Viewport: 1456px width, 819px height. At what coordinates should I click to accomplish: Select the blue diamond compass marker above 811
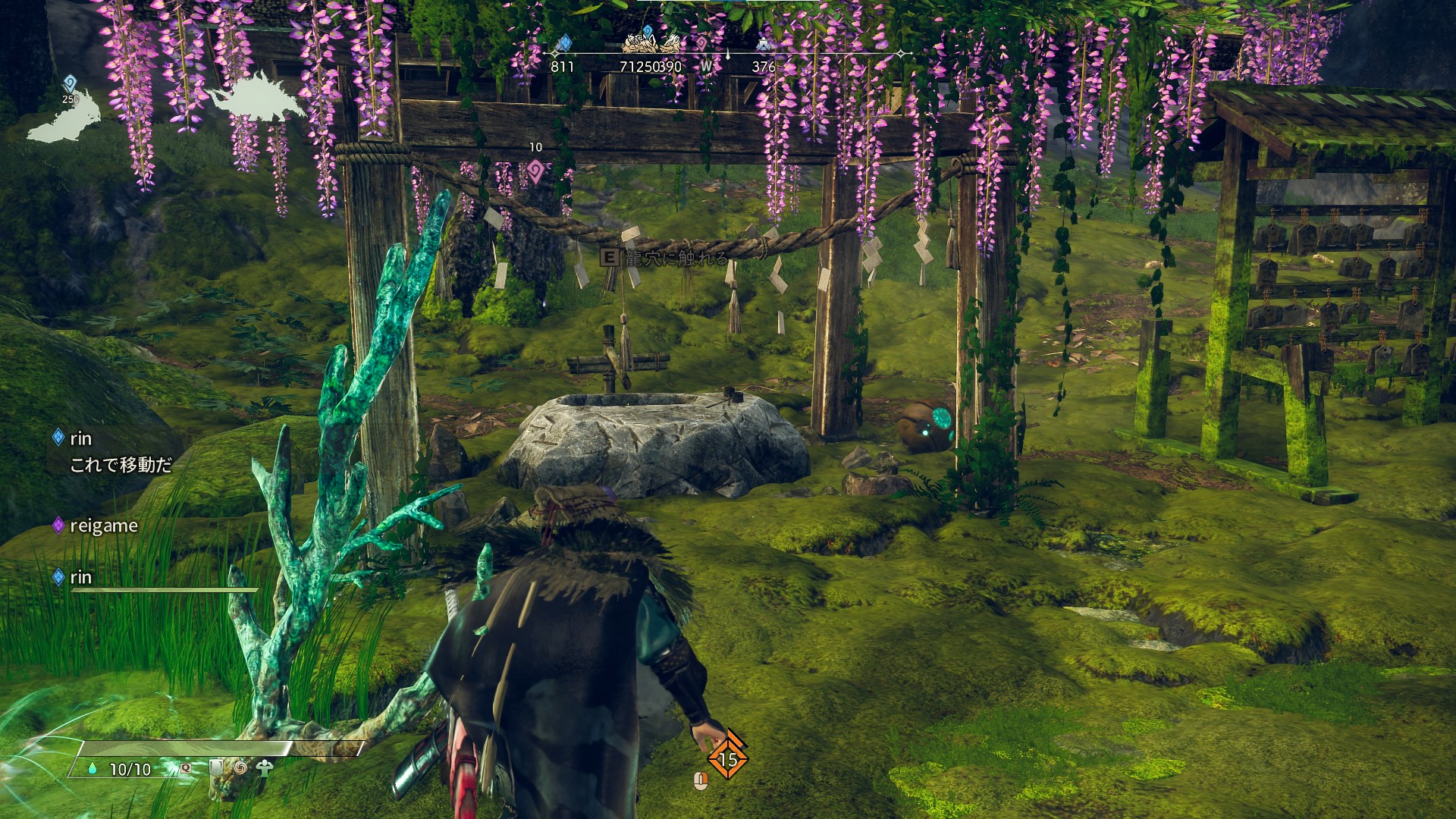(563, 42)
